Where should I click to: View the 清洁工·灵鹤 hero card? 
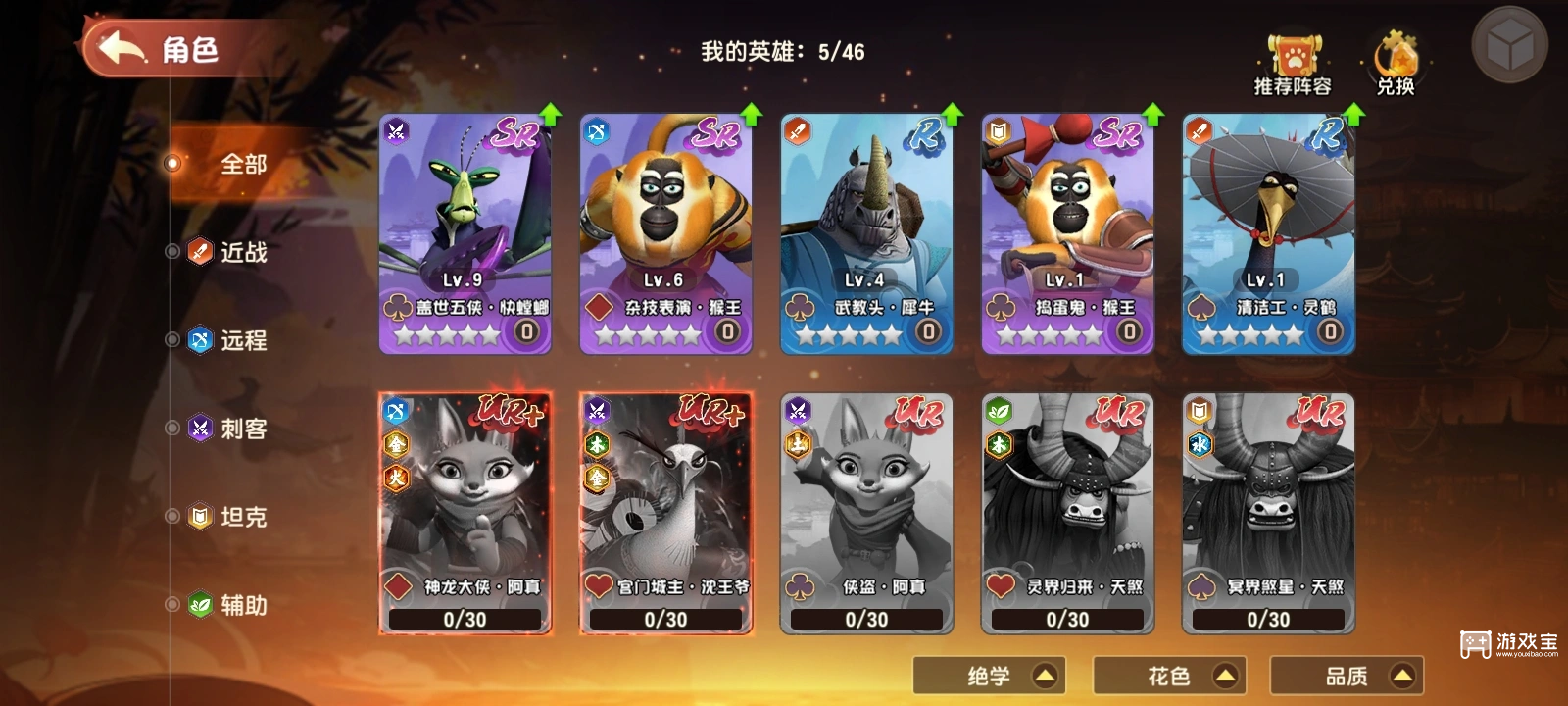click(x=1268, y=233)
